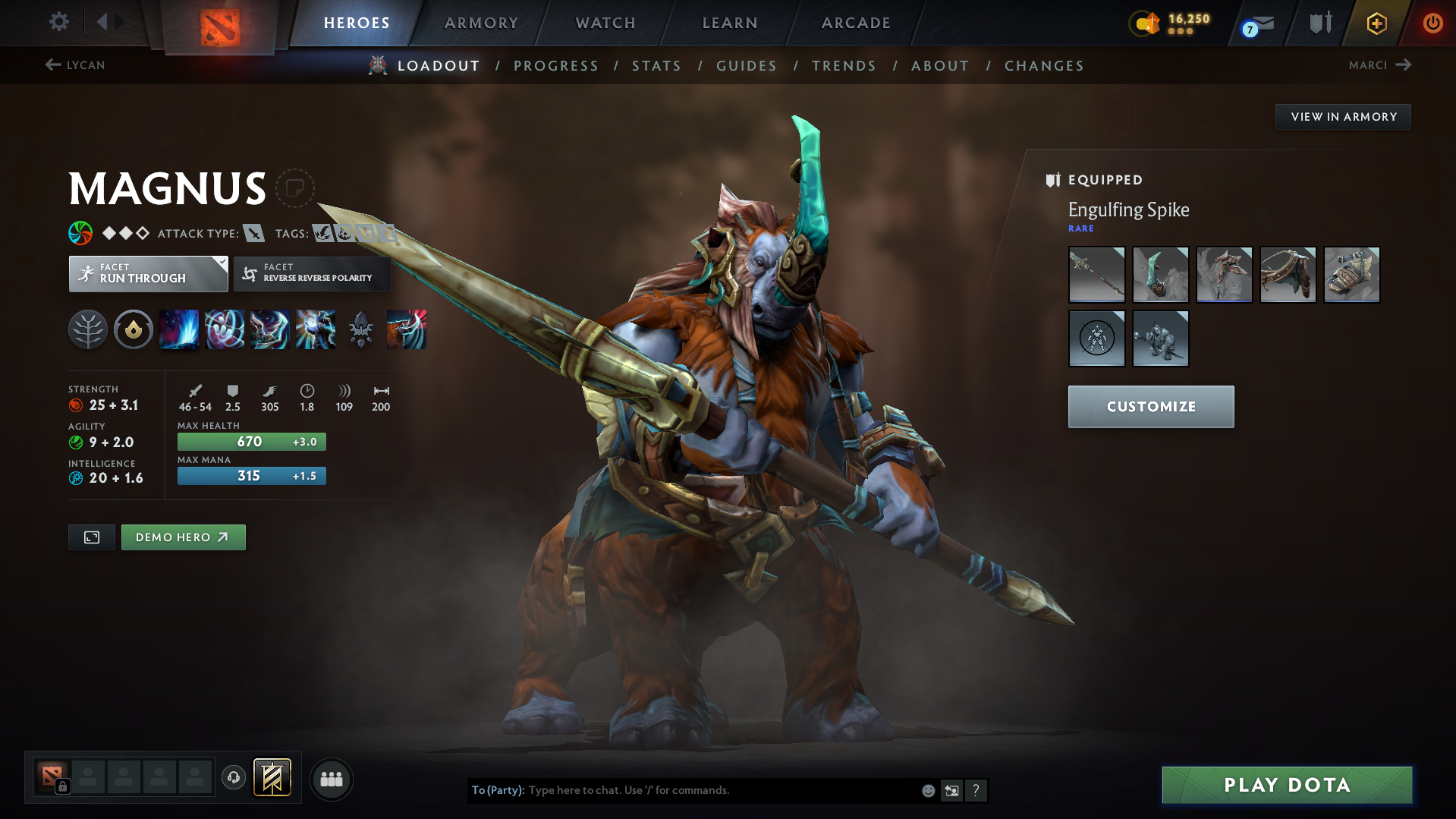Open the Magnus talent tree icon

(x=88, y=329)
